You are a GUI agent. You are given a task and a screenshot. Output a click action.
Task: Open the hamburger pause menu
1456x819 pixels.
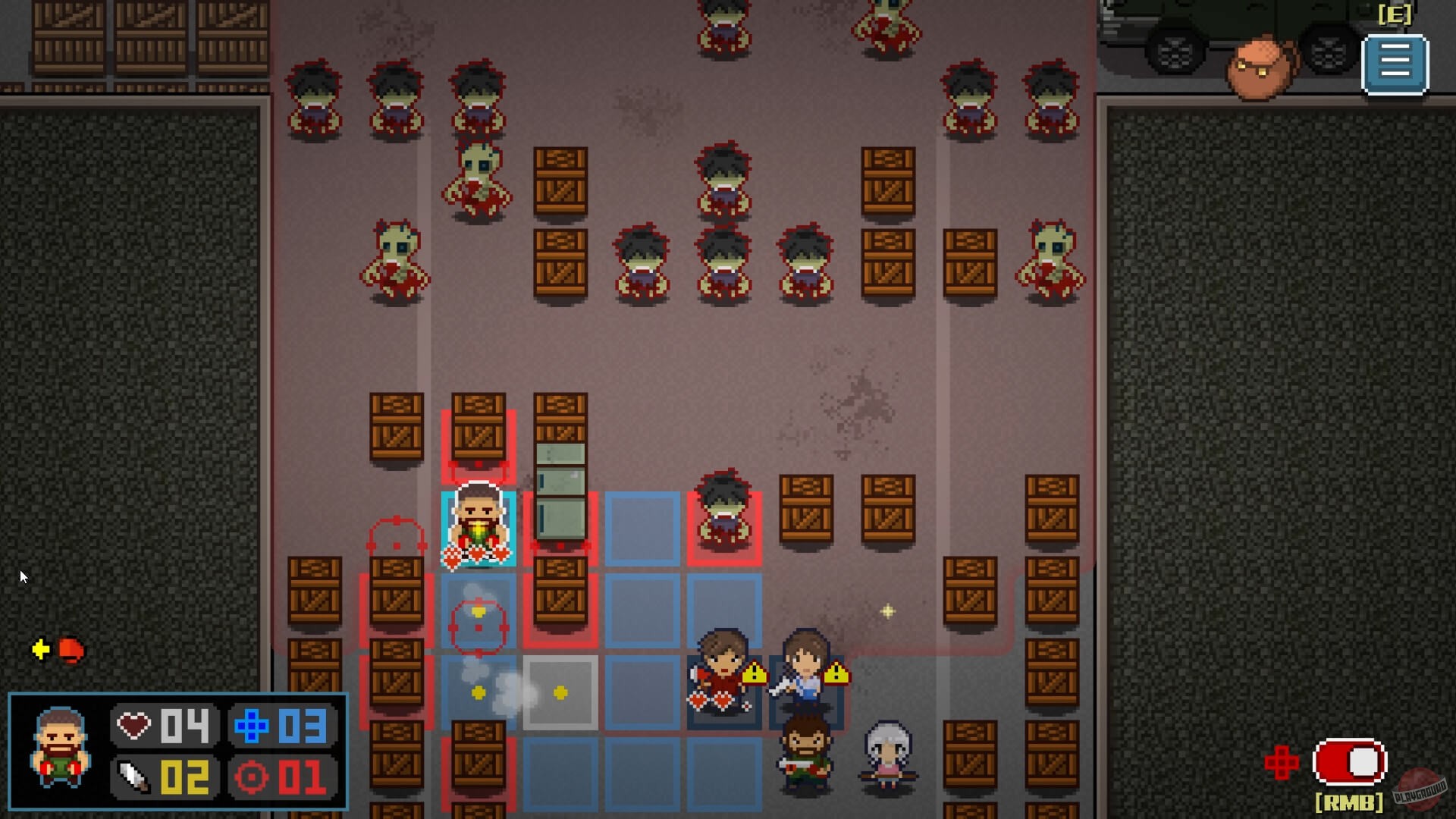[1394, 64]
